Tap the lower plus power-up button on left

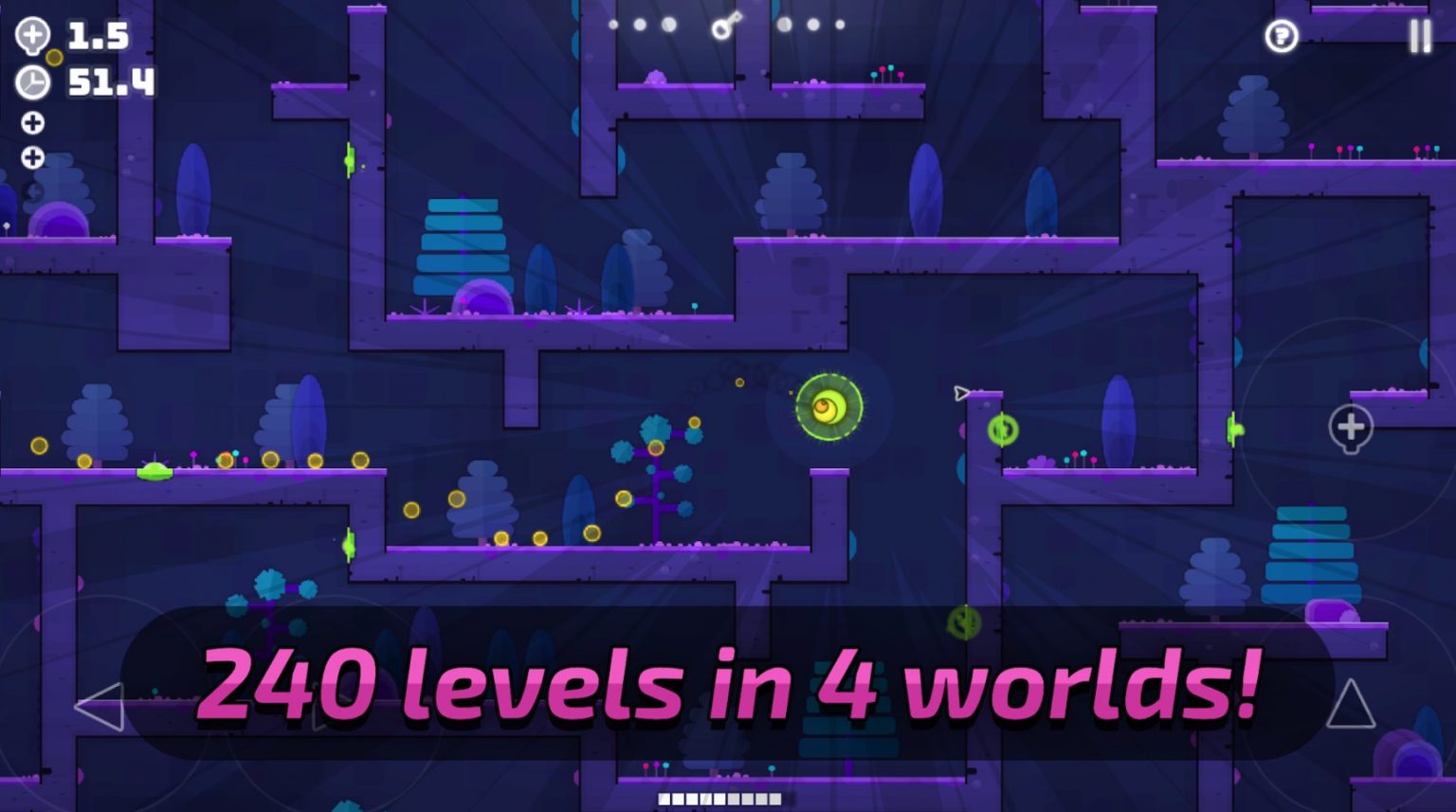[34, 155]
